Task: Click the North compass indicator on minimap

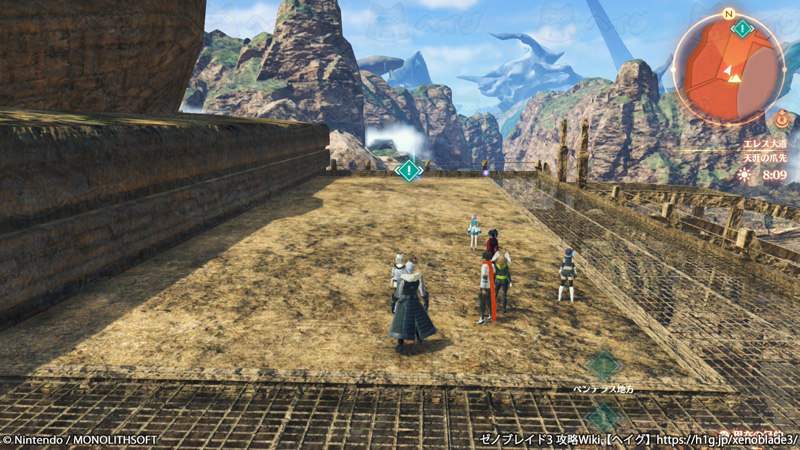Action: tap(728, 14)
